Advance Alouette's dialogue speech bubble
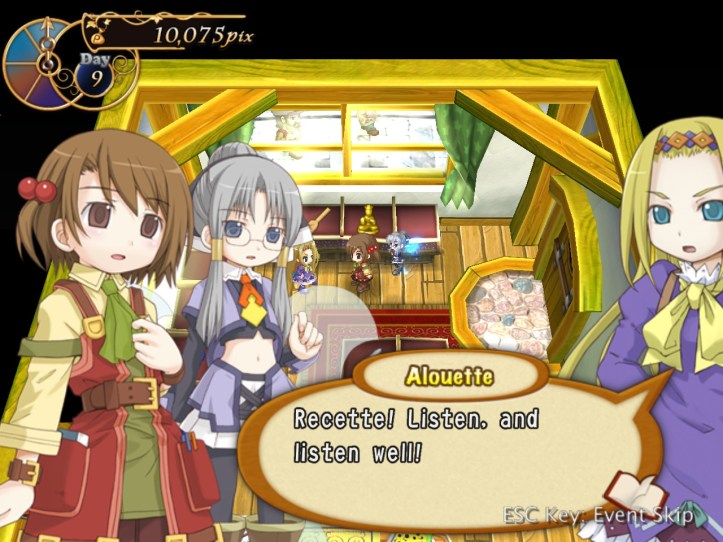 [x=440, y=440]
